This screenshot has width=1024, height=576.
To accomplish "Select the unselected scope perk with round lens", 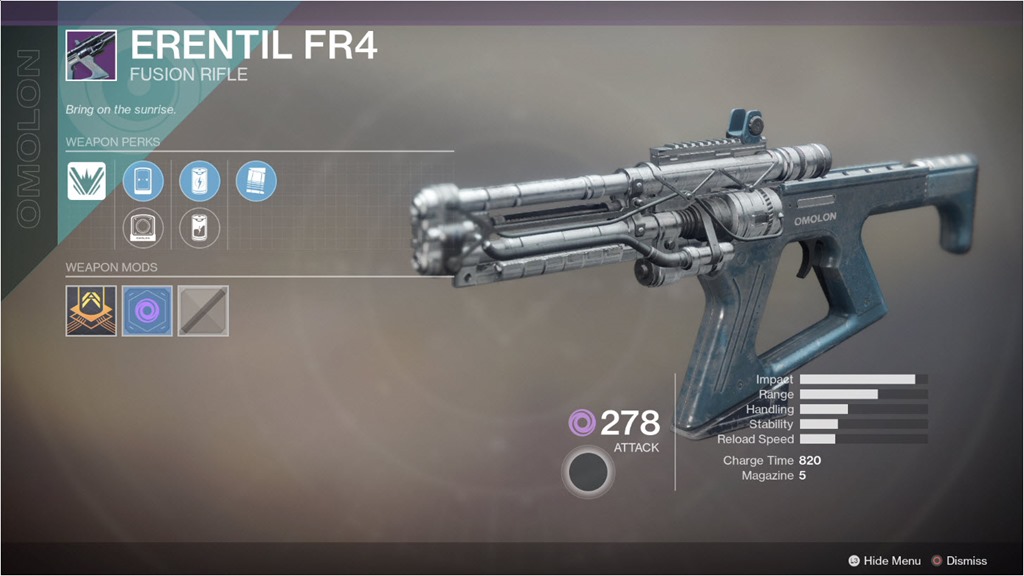I will pyautogui.click(x=143, y=228).
